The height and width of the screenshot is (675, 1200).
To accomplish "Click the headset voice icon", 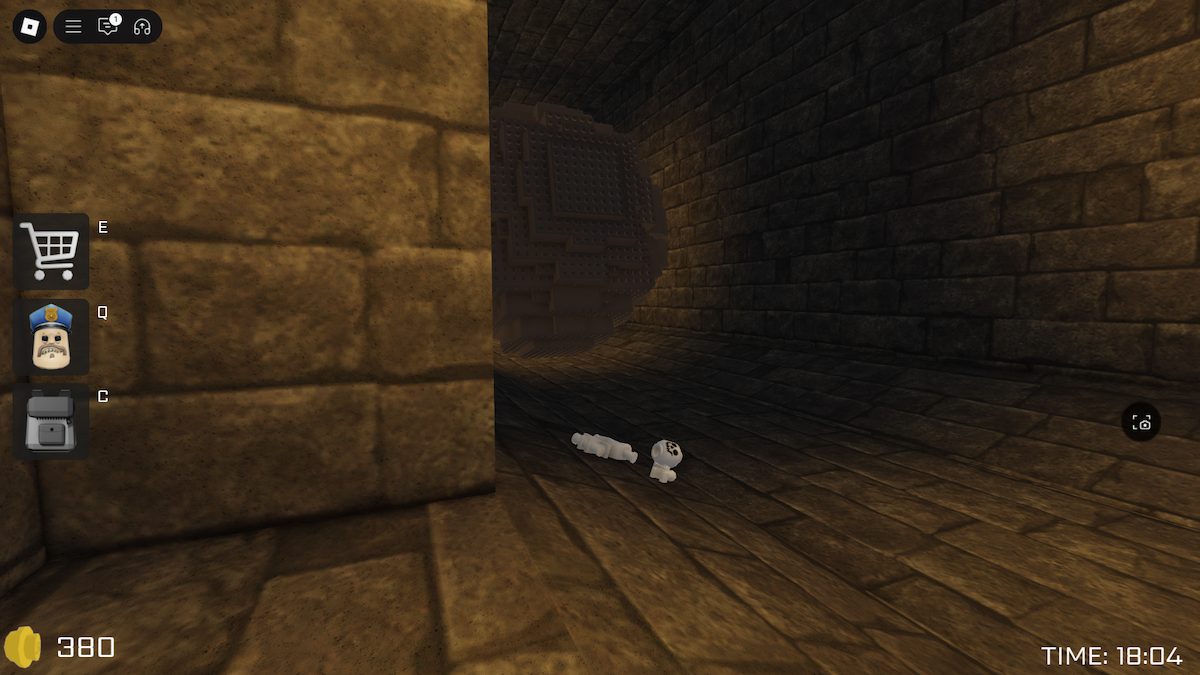I will click(141, 27).
